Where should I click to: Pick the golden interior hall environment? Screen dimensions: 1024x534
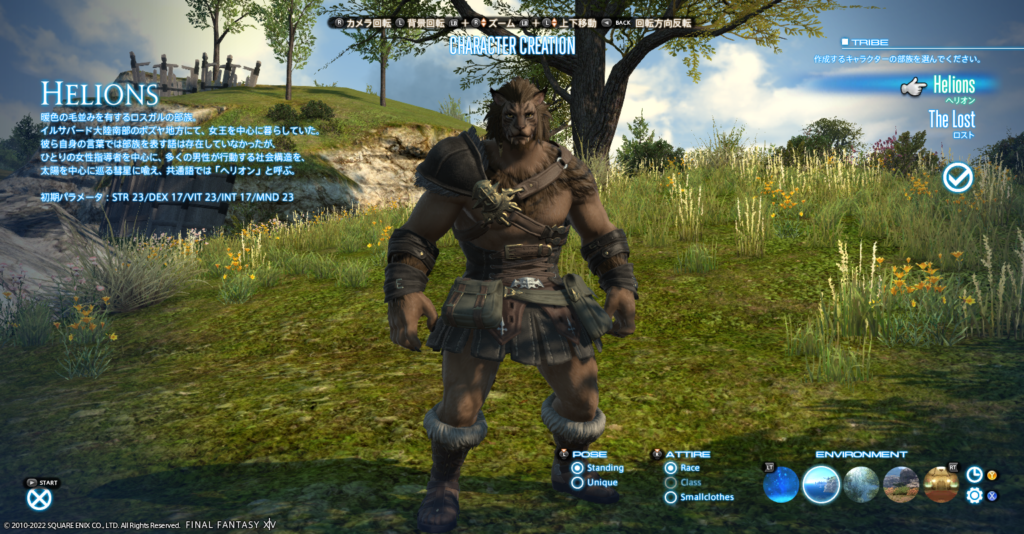(941, 485)
